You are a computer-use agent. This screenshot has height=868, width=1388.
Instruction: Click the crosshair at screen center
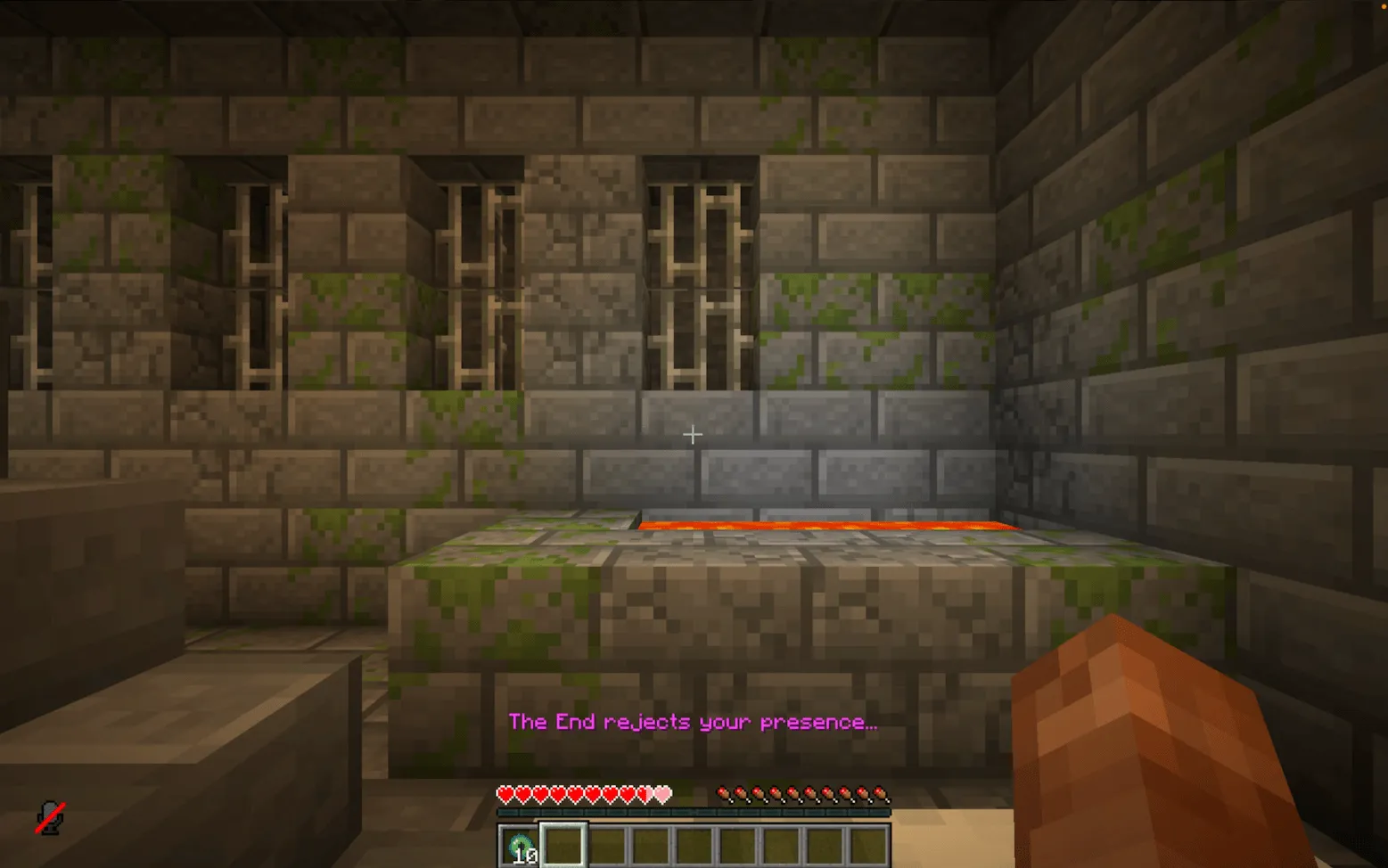[x=693, y=434]
